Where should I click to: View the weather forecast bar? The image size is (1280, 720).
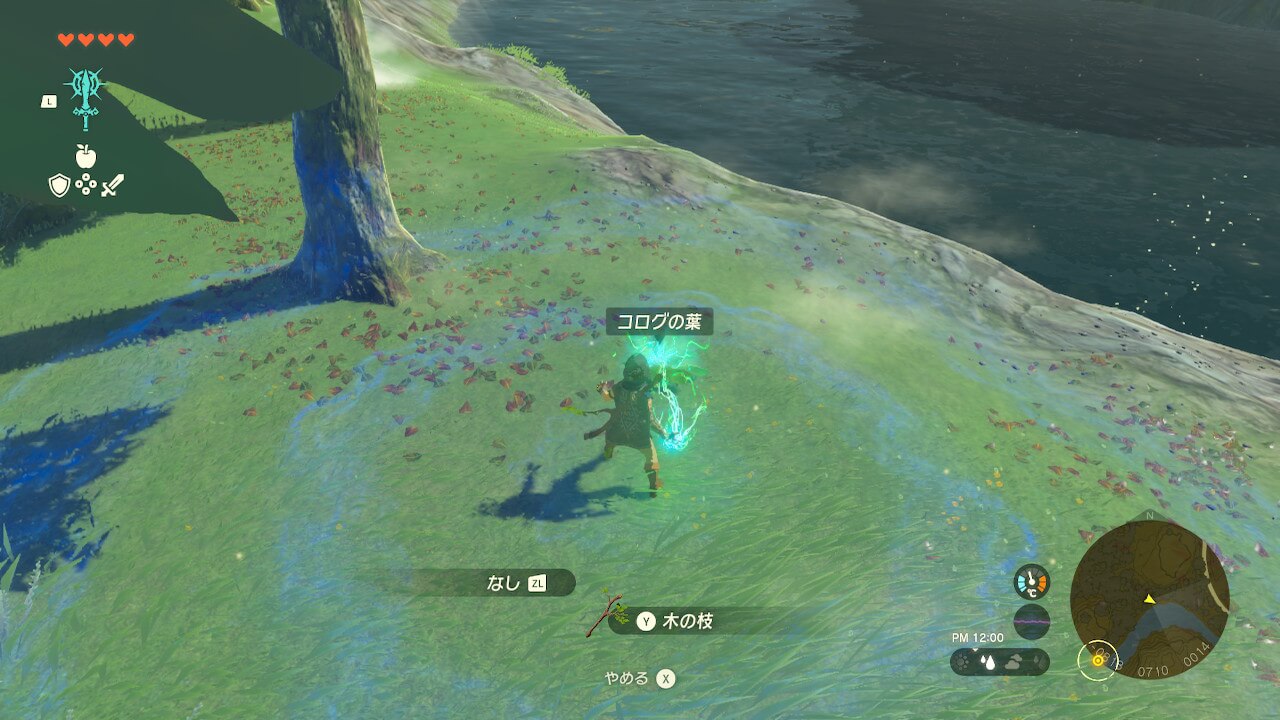[x=999, y=661]
